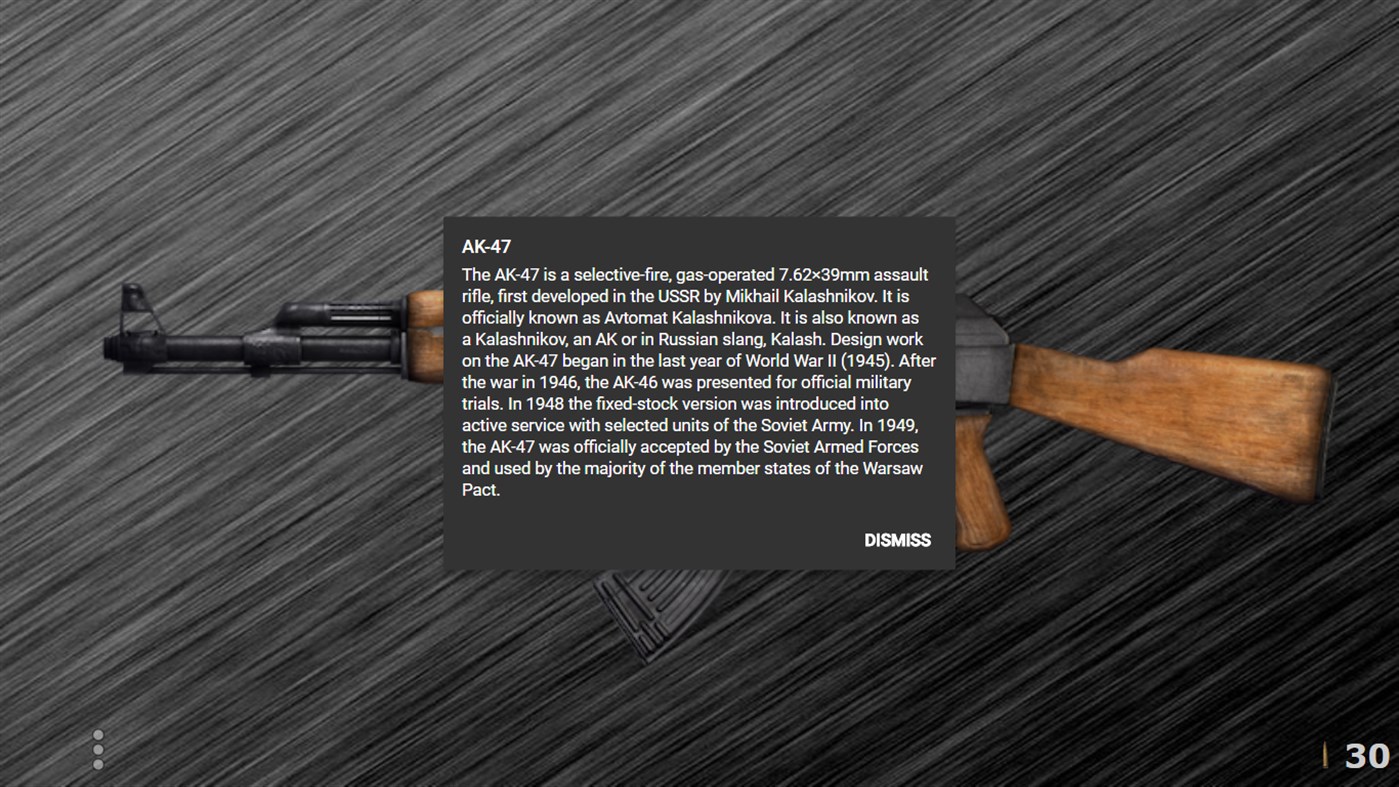Image resolution: width=1399 pixels, height=787 pixels.
Task: Click the ammo counter reading 30
Action: coord(1367,755)
